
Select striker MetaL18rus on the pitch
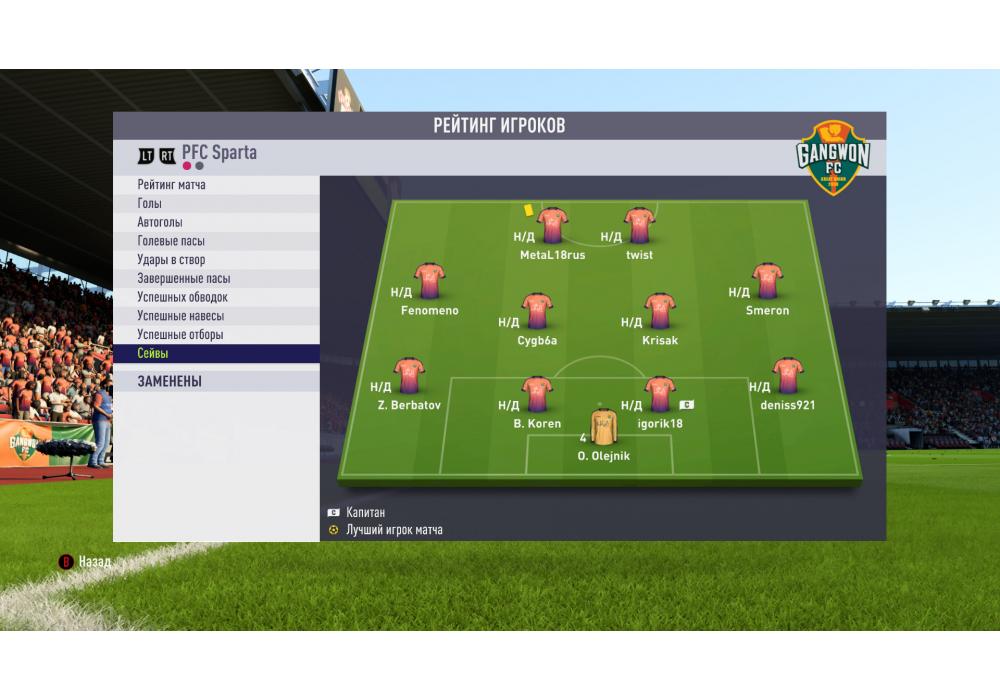click(x=552, y=227)
